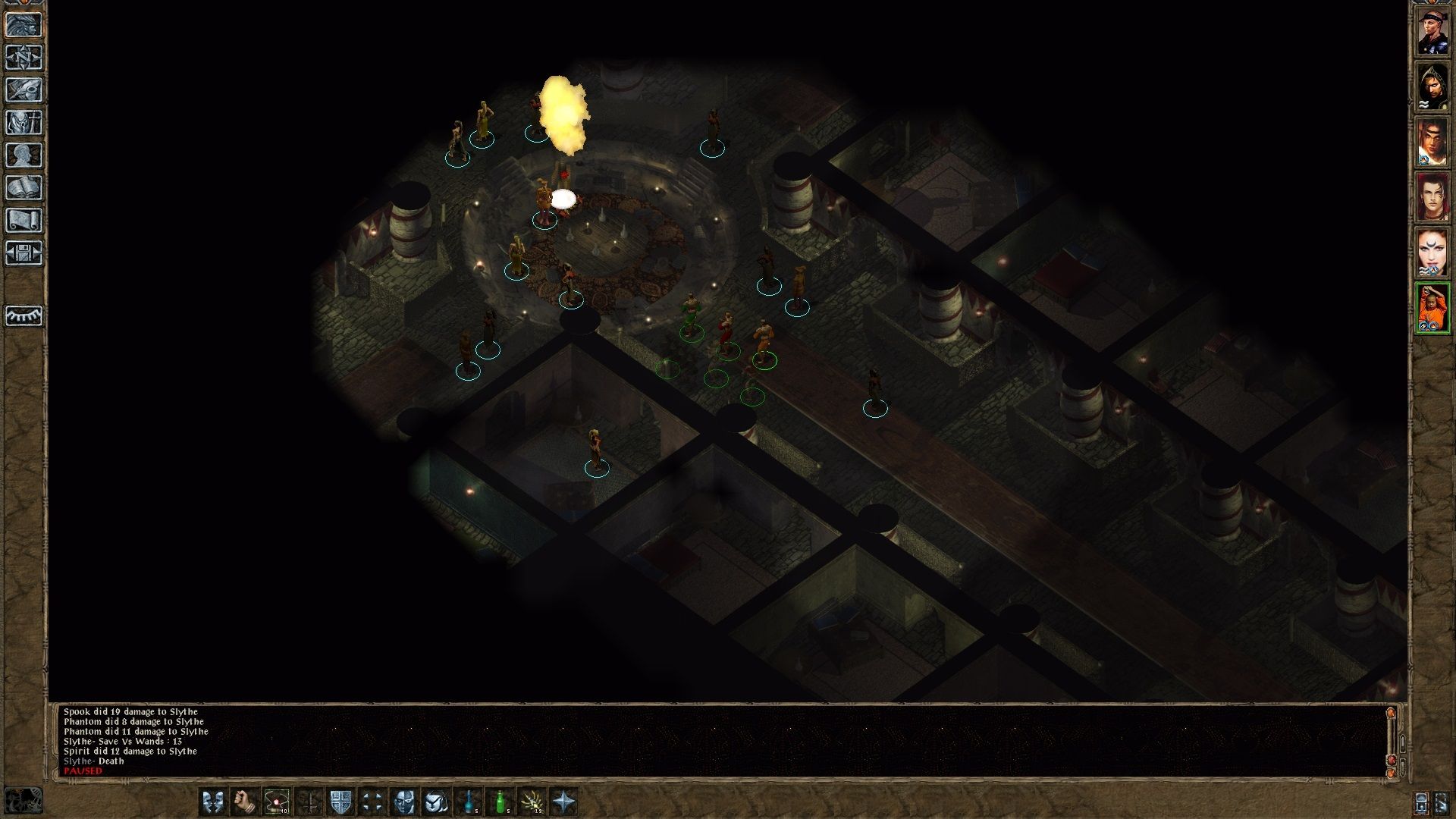1456x819 pixels.
Task: Open the priest scroll screen
Action: pos(24,221)
